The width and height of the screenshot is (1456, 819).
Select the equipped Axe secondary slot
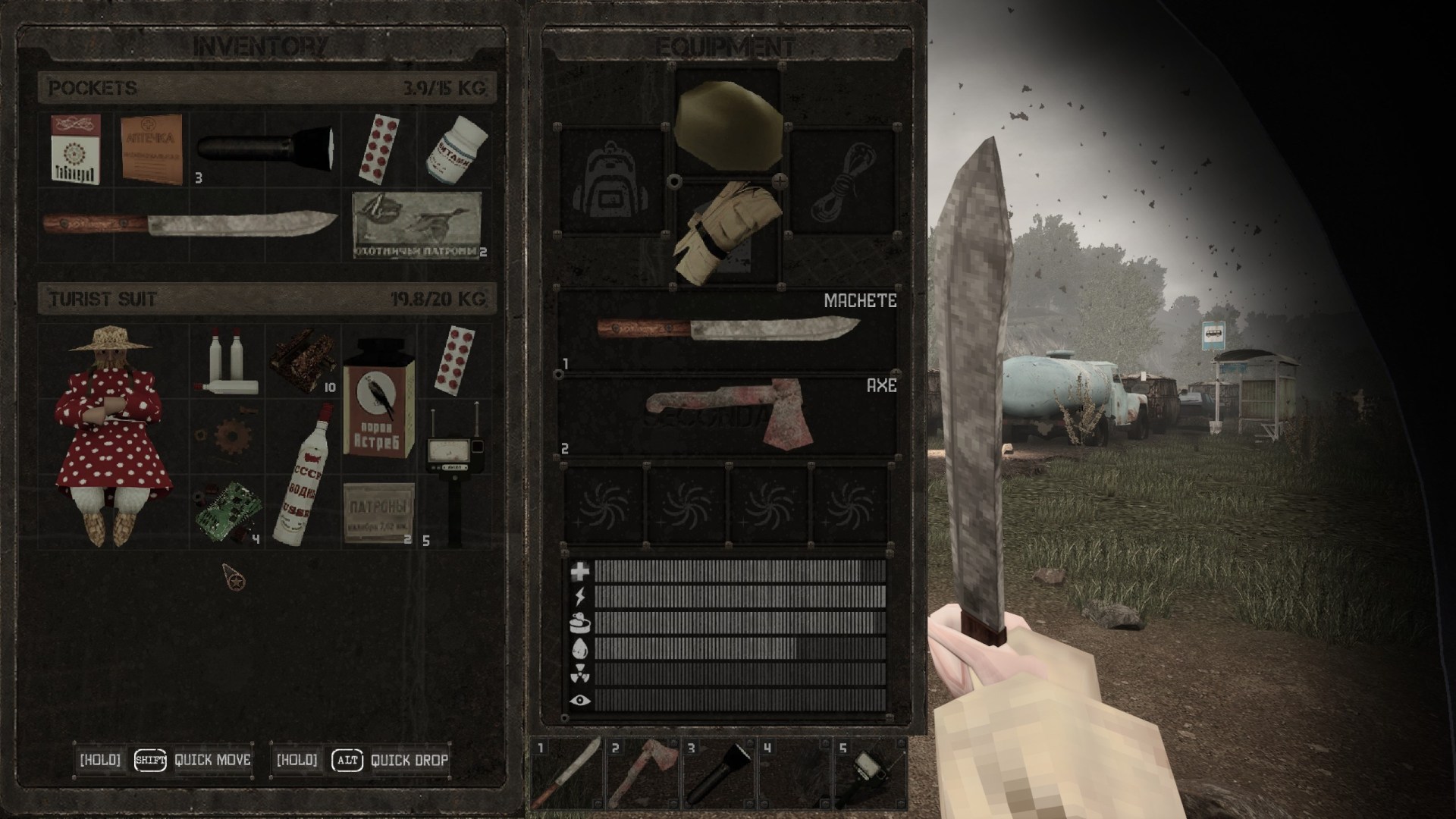pyautogui.click(x=728, y=414)
